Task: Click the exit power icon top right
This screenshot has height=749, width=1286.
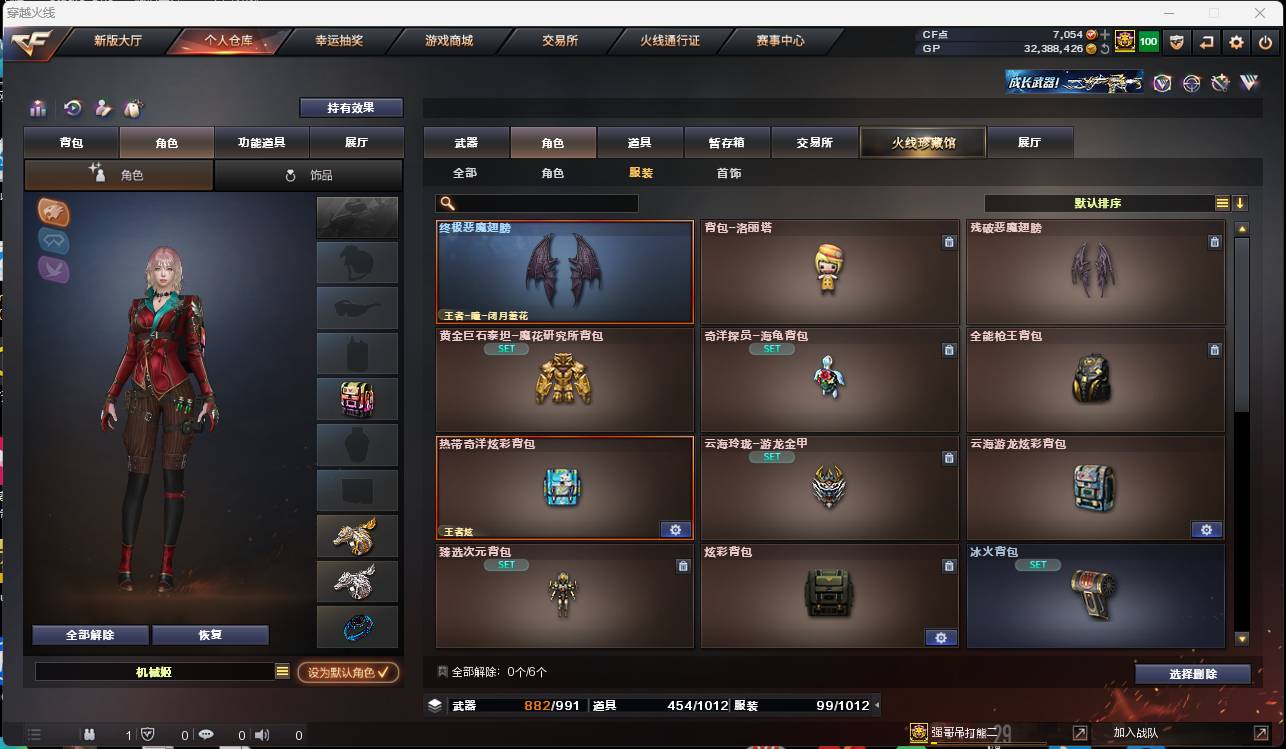Action: [1266, 41]
